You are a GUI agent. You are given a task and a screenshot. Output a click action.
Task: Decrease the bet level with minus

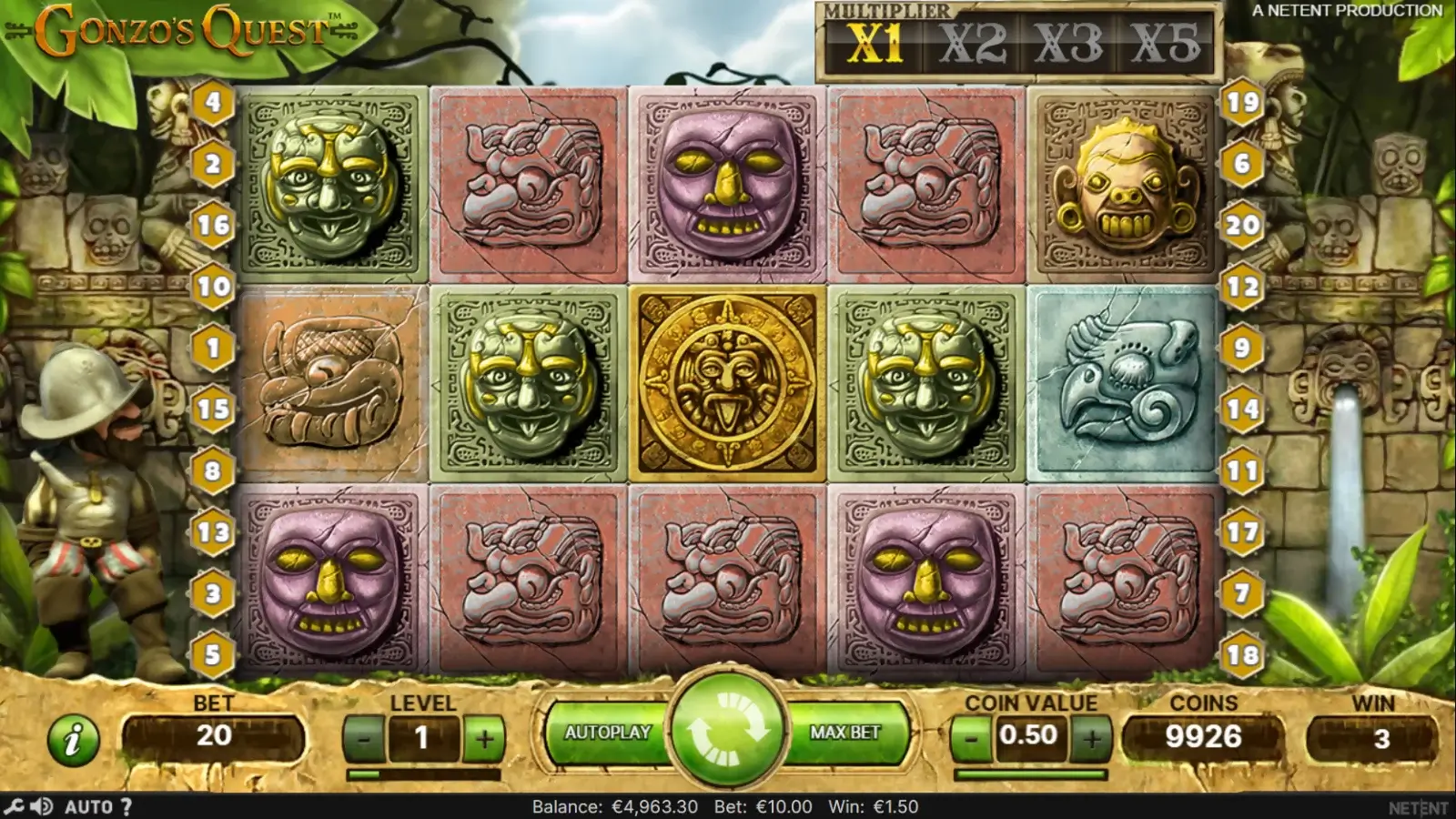[x=364, y=738]
